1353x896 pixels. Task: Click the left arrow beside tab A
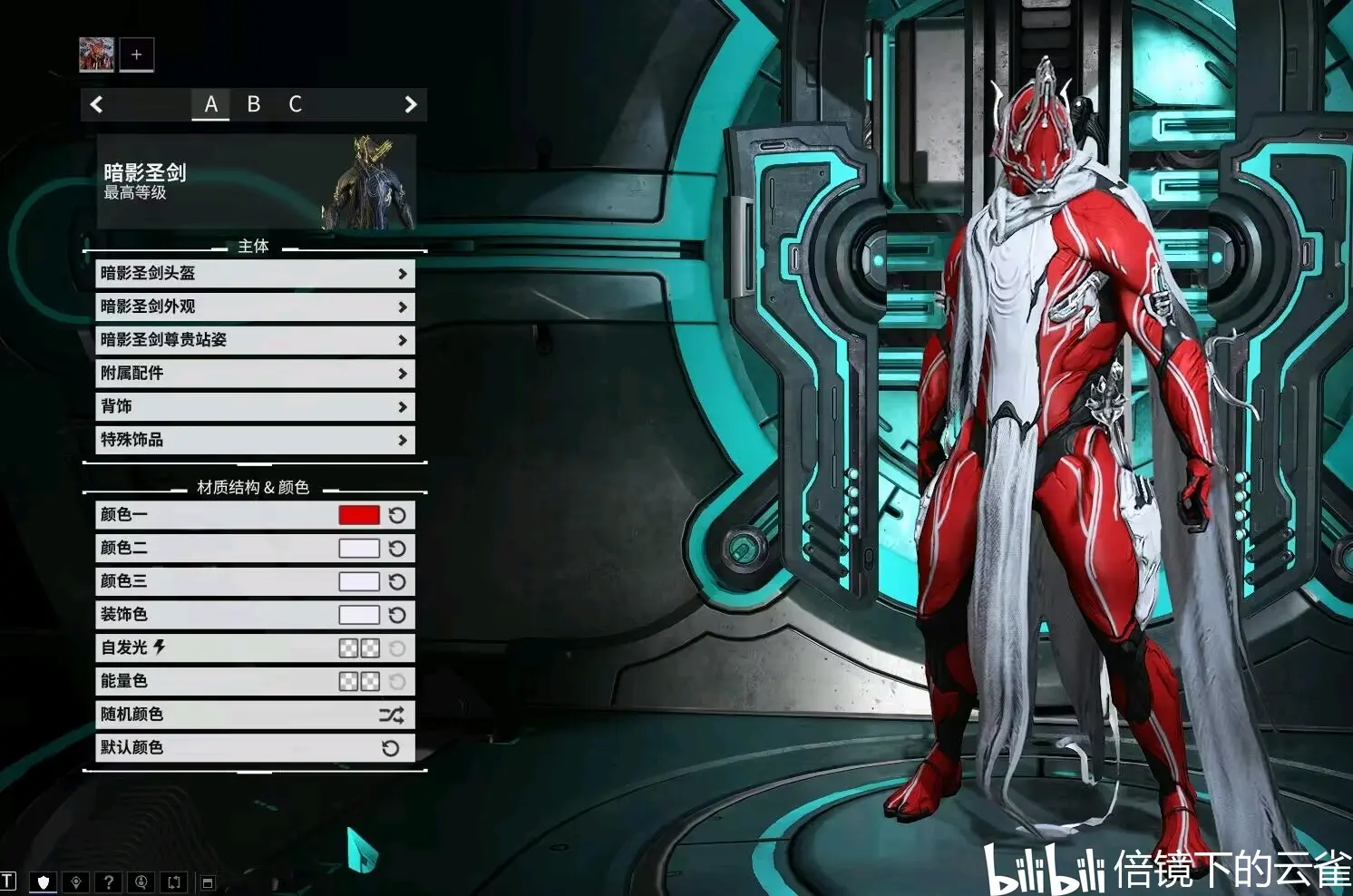click(x=97, y=104)
